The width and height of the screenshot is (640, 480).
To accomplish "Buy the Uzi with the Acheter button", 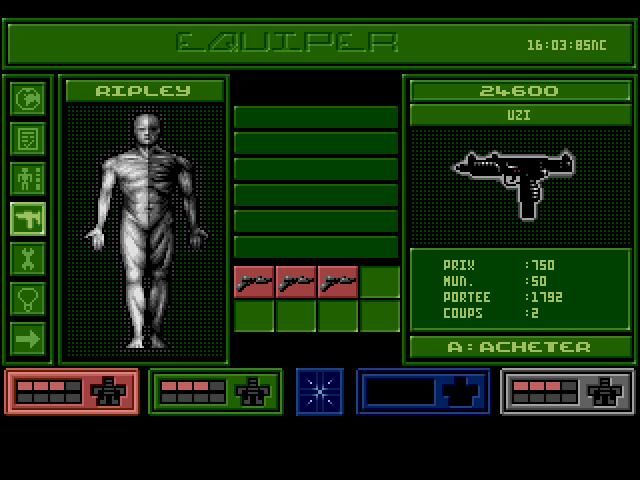I will pos(521,347).
